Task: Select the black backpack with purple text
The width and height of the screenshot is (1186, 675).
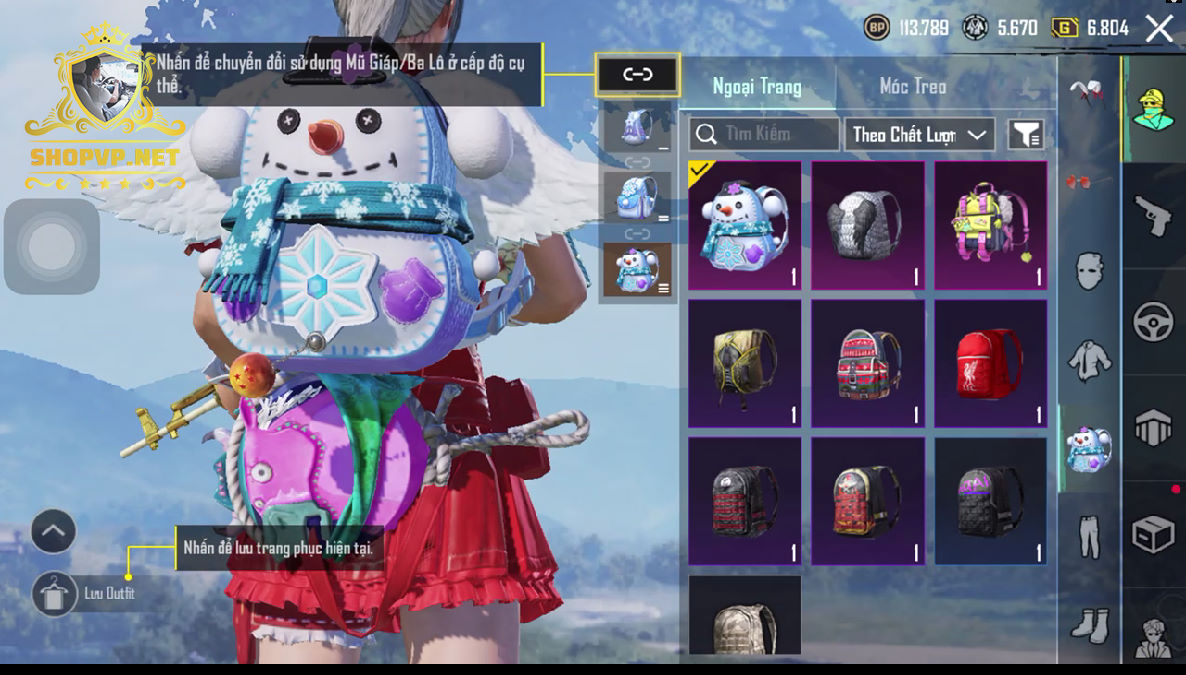Action: click(x=991, y=501)
